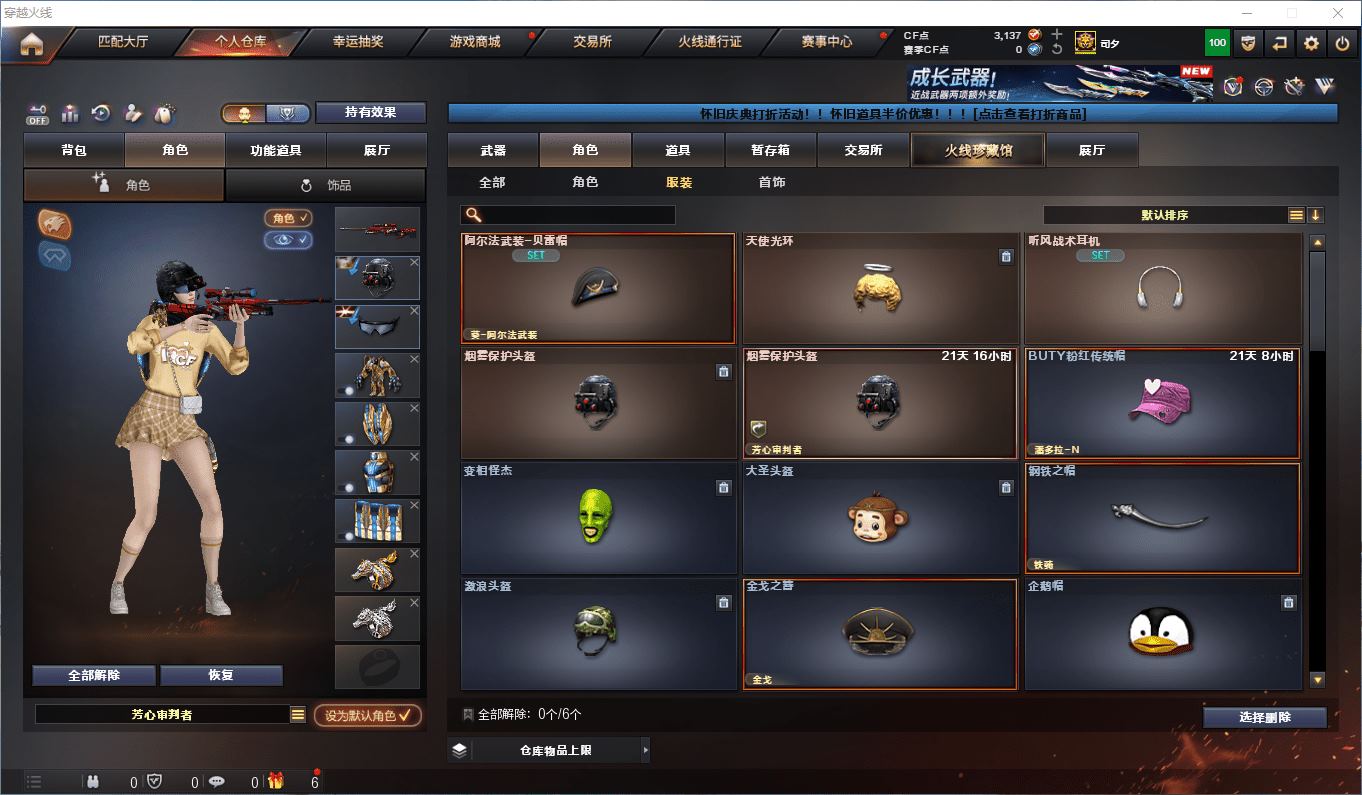Select the green 变相怪杰 mask item
This screenshot has width=1362, height=795.
click(597, 517)
